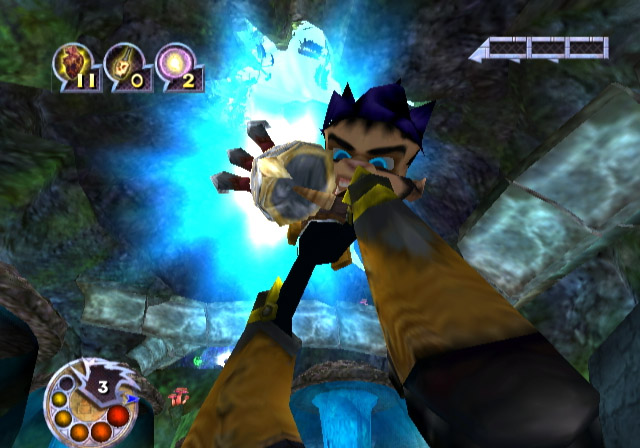Image resolution: width=640 pixels, height=448 pixels.
Task: Select the glowing heart collectible icon
Action: coord(73,64)
